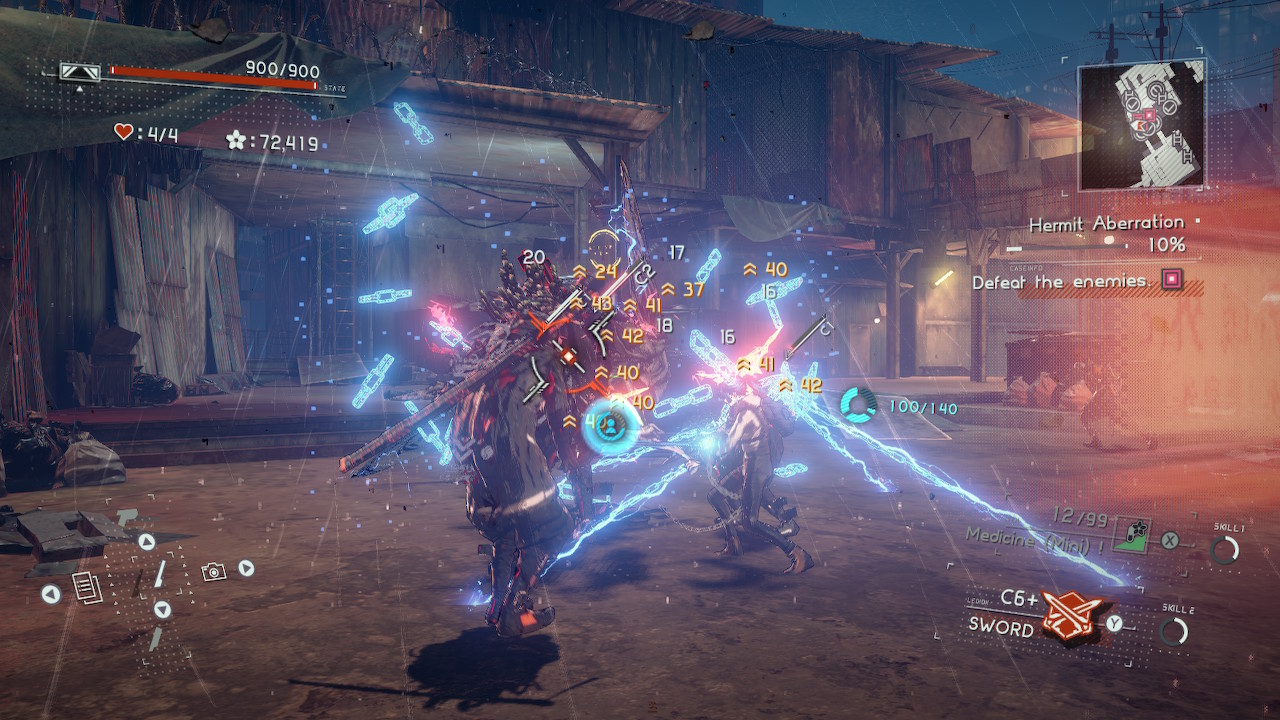Select the Medicine (Mini) item icon
This screenshot has width=1280, height=720.
(1133, 532)
